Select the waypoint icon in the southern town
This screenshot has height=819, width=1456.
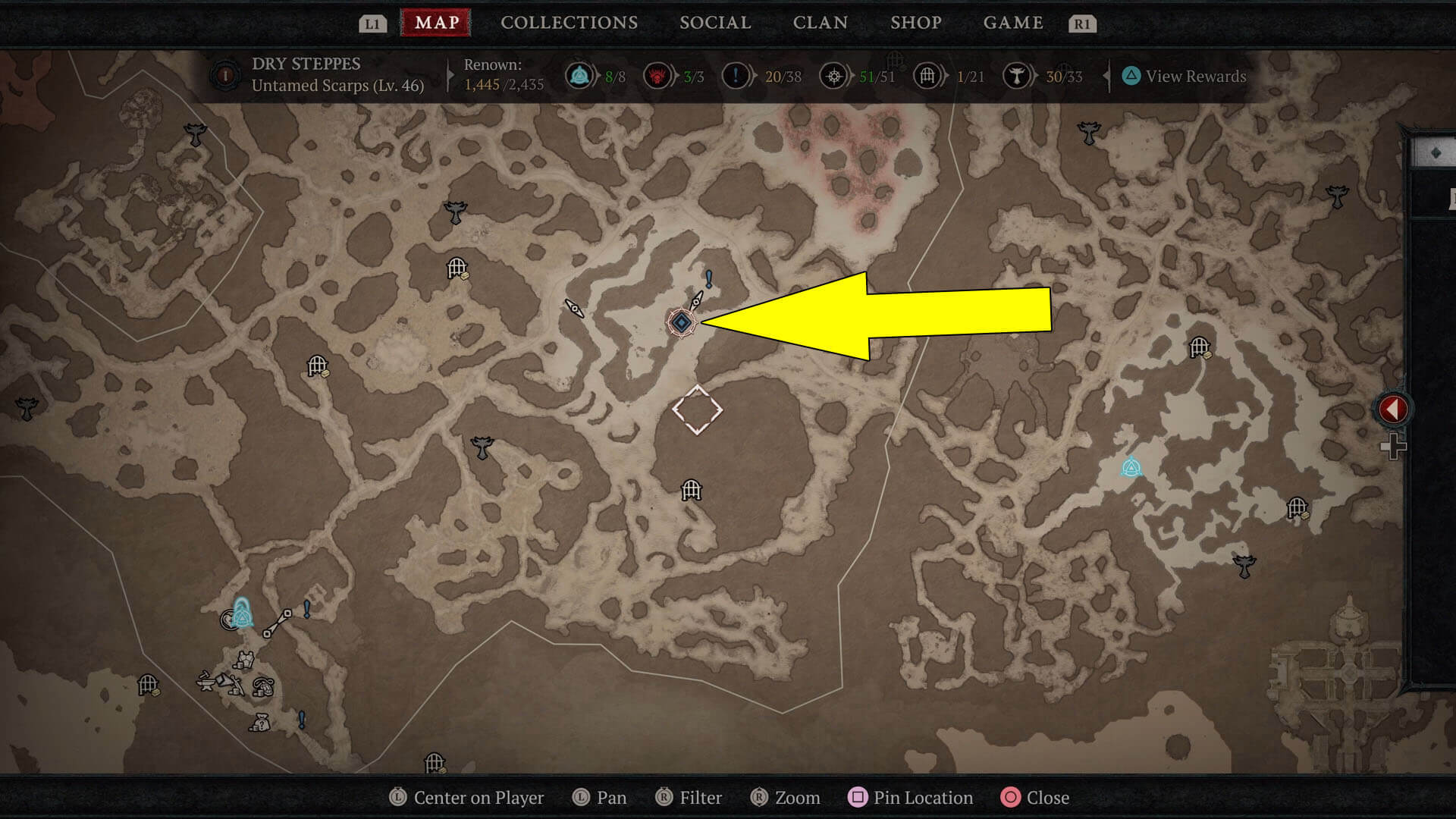coord(243,617)
